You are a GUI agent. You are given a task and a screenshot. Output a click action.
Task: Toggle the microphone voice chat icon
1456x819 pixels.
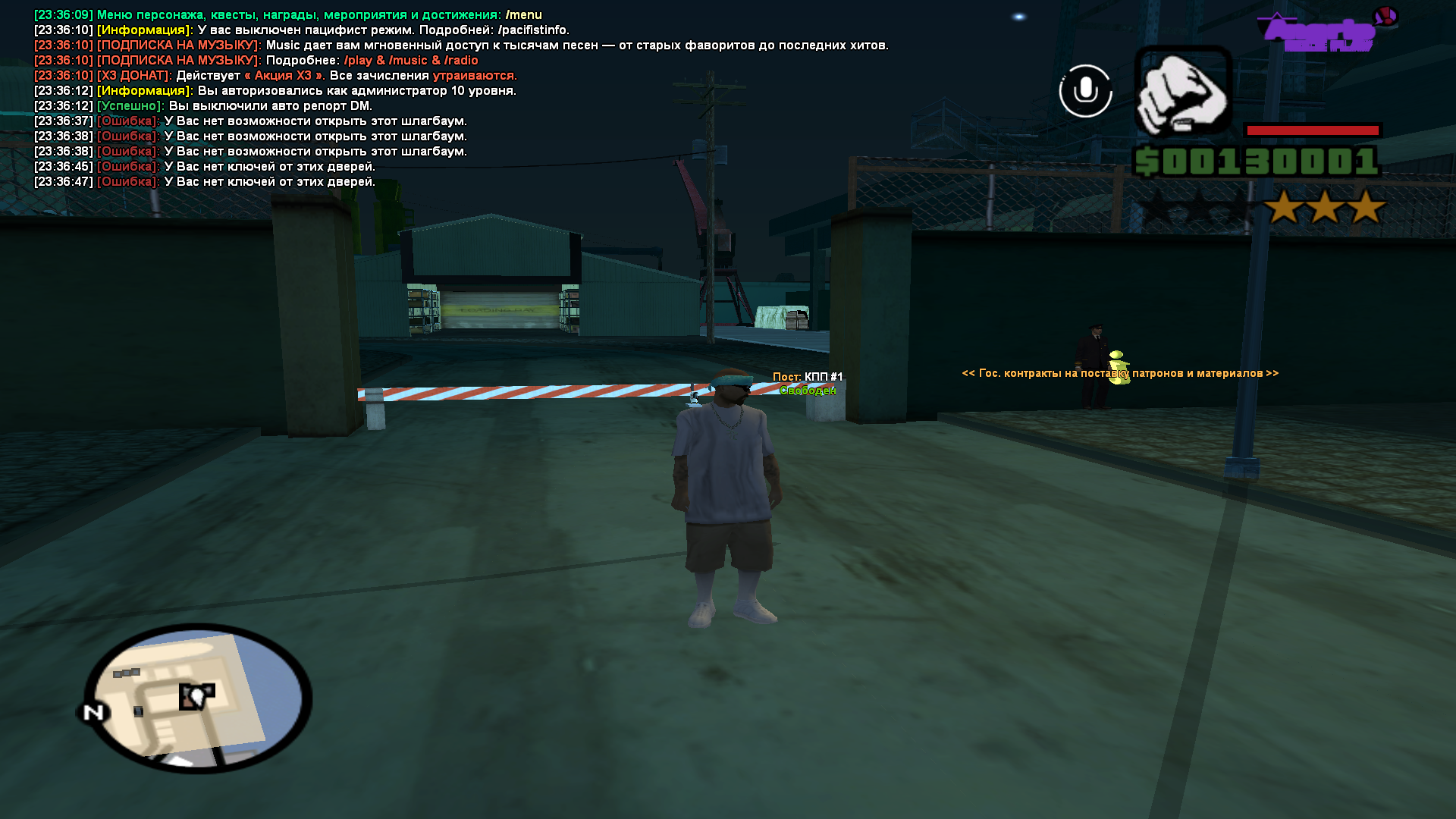(1085, 91)
